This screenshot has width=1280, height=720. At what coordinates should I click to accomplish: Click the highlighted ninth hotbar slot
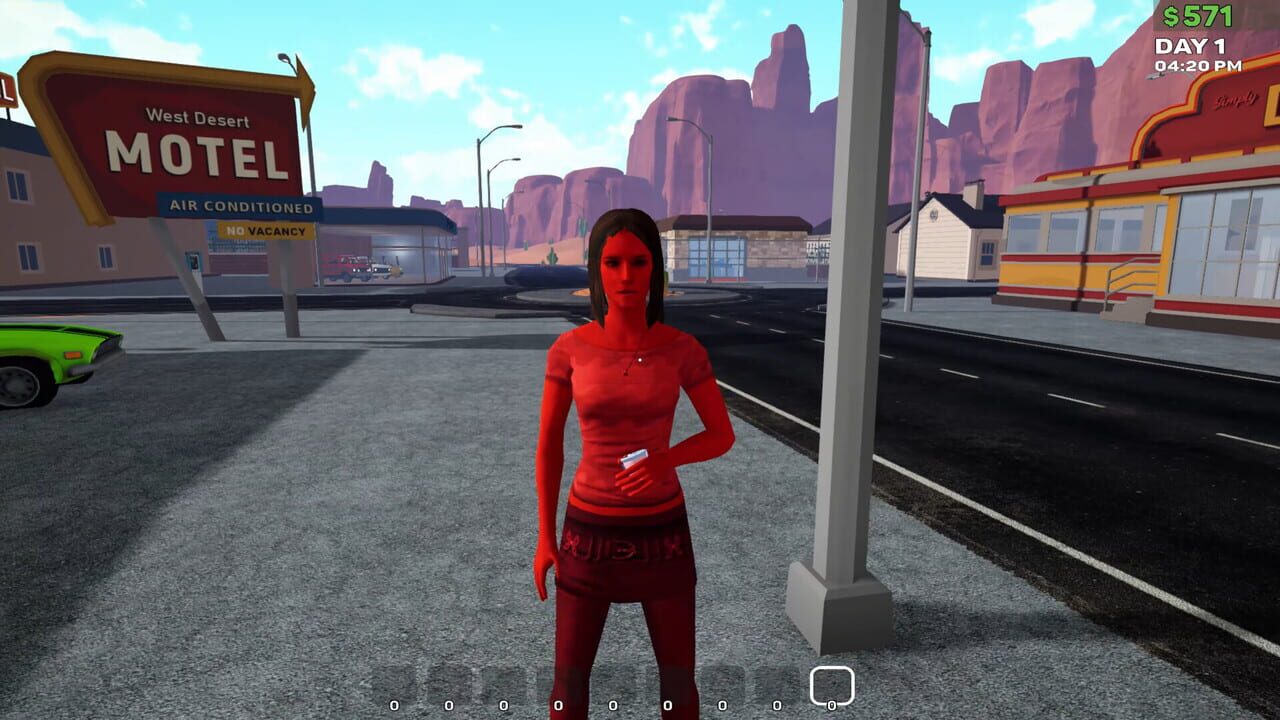click(831, 683)
